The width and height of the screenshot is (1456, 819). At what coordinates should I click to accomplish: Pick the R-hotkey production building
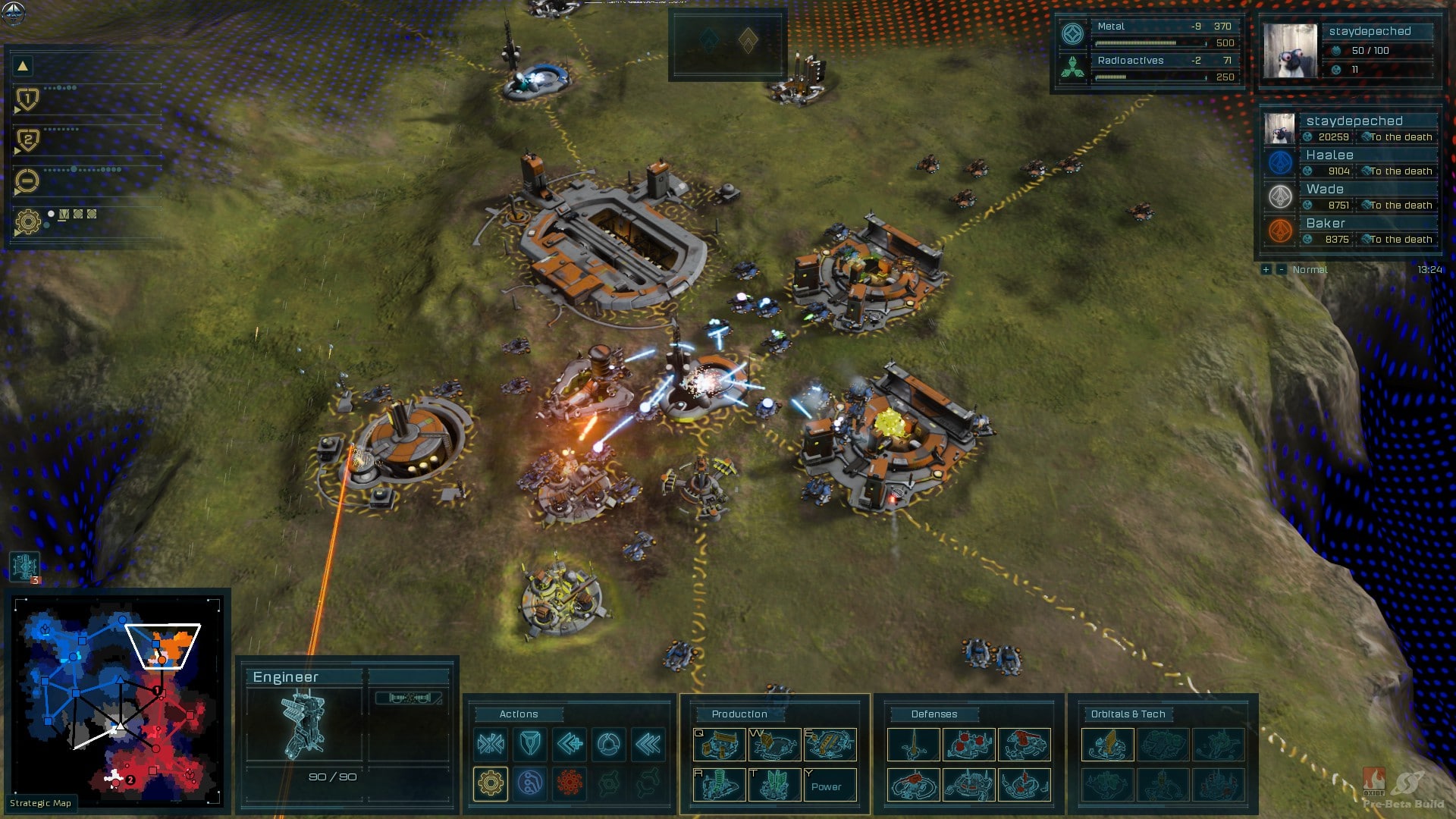719,786
